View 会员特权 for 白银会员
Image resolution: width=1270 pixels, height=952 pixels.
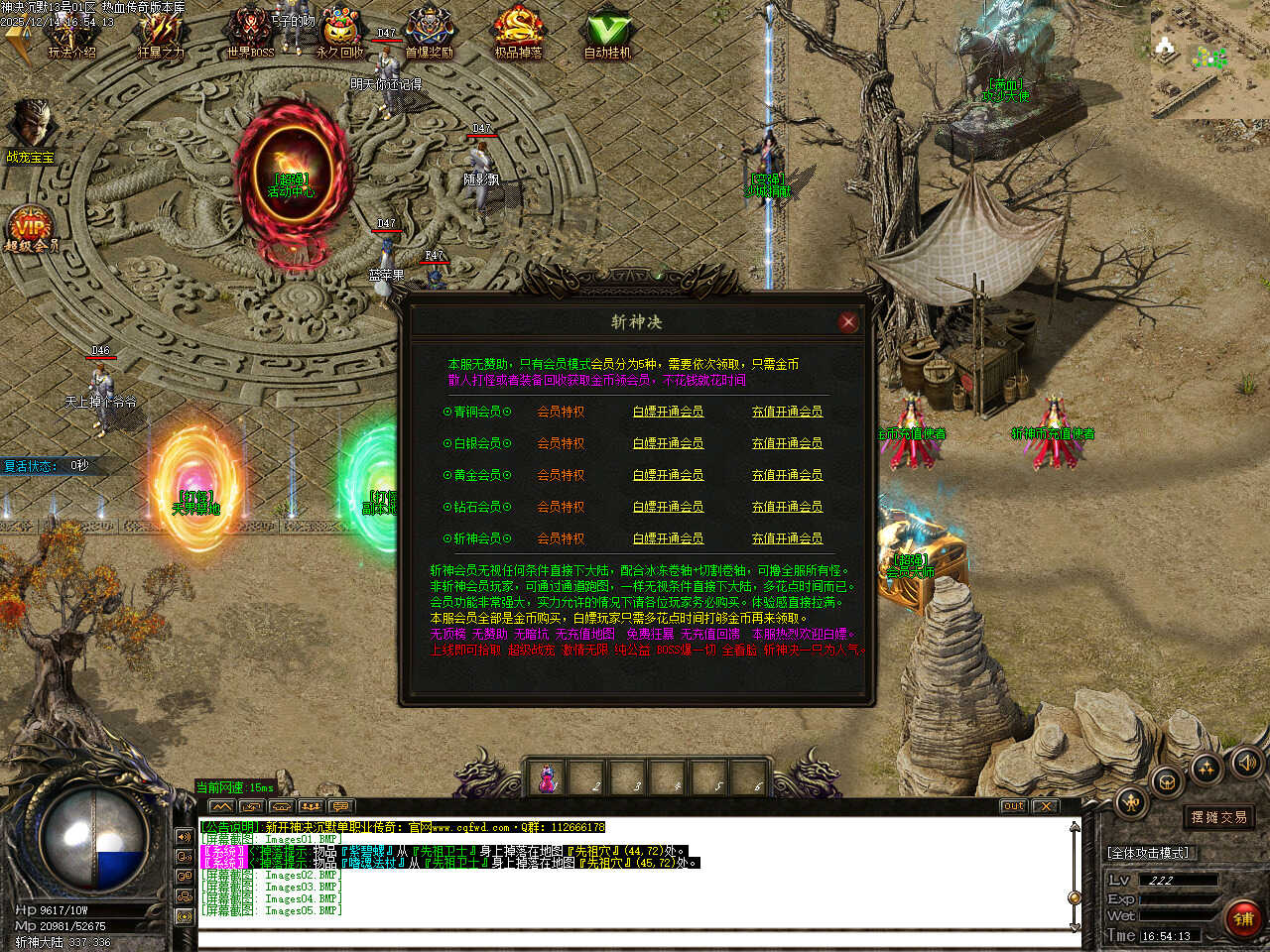tap(561, 443)
